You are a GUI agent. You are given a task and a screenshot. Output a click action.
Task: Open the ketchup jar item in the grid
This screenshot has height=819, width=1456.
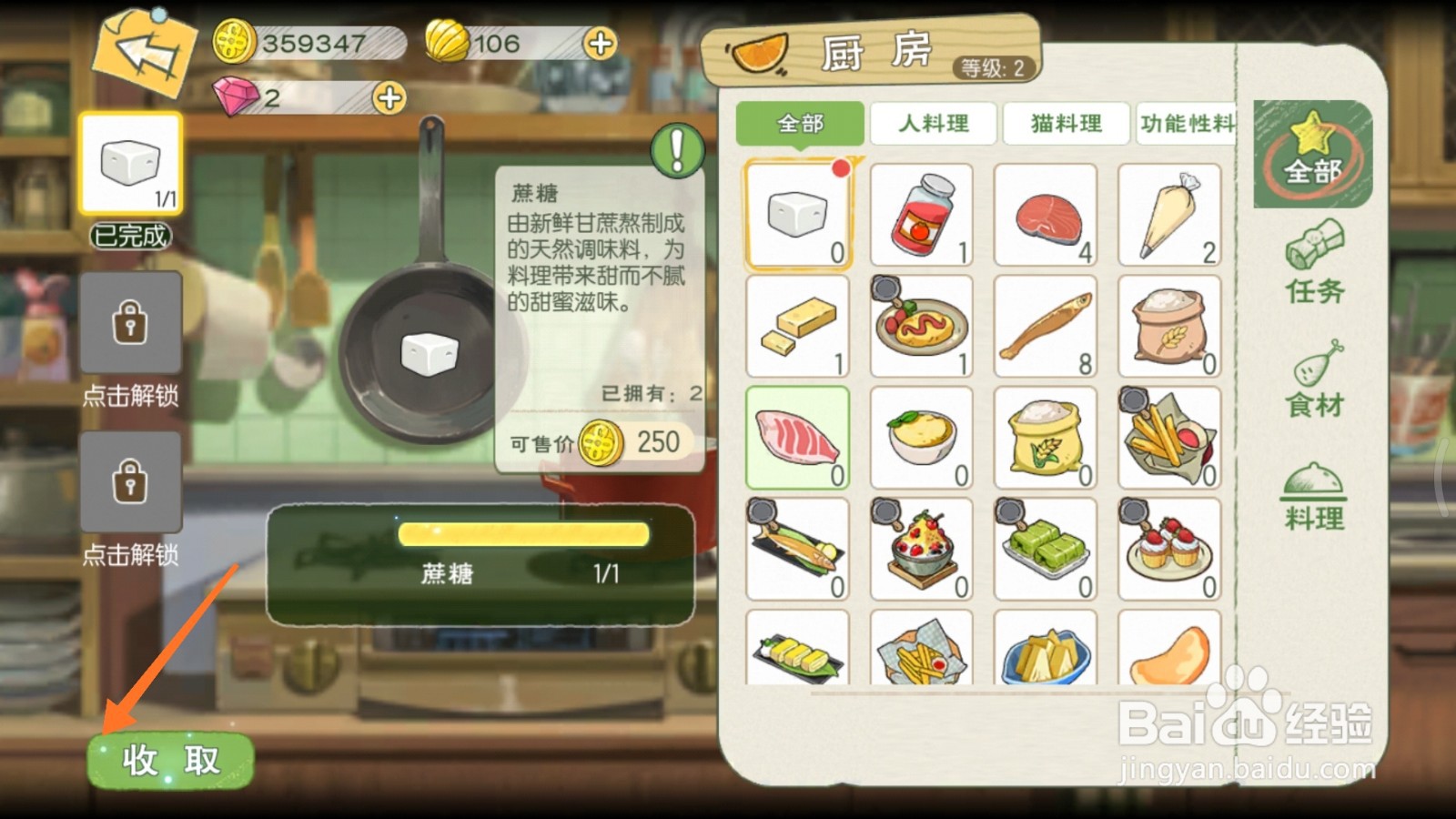click(921, 214)
